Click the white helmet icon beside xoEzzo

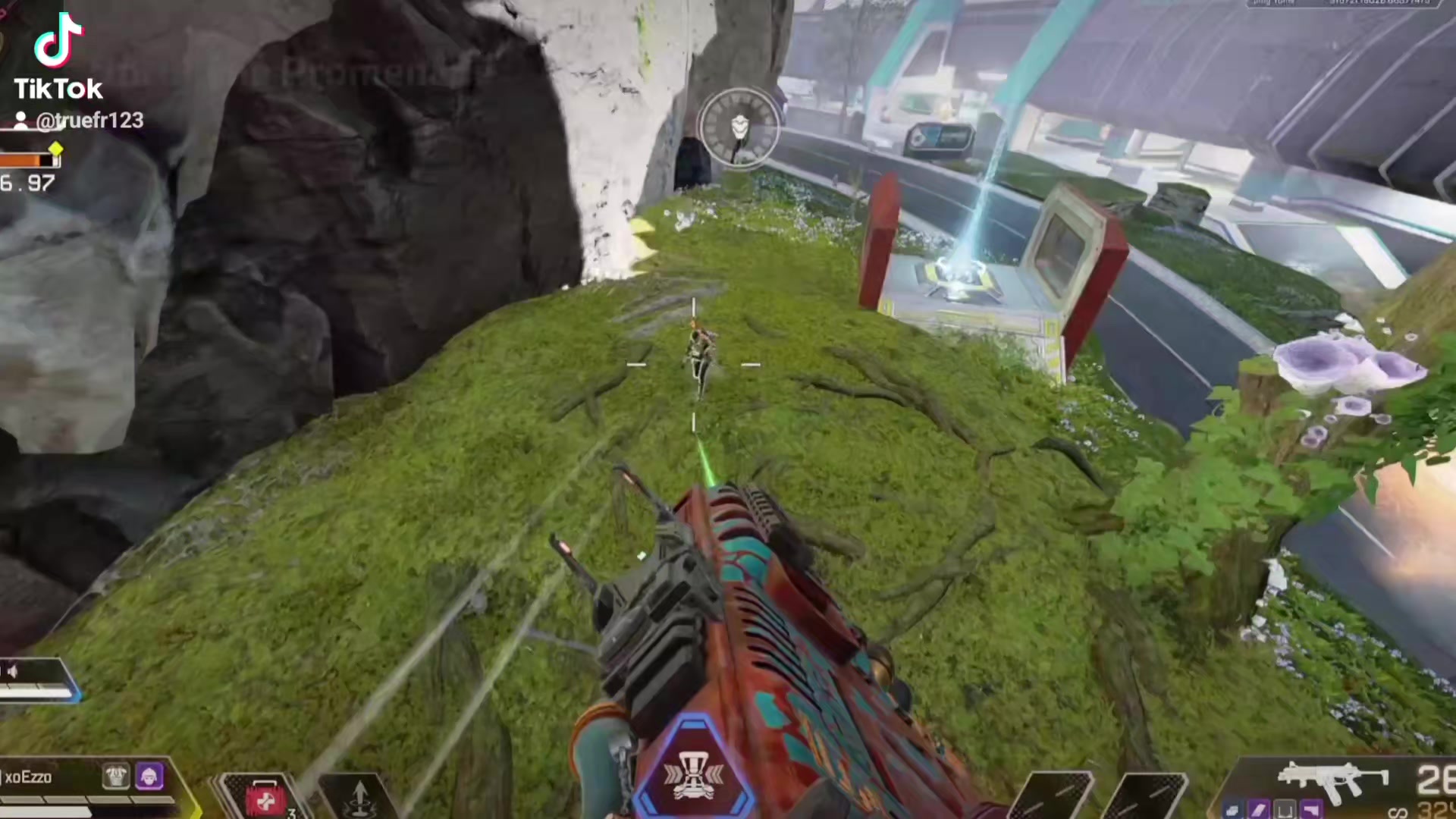[116, 776]
